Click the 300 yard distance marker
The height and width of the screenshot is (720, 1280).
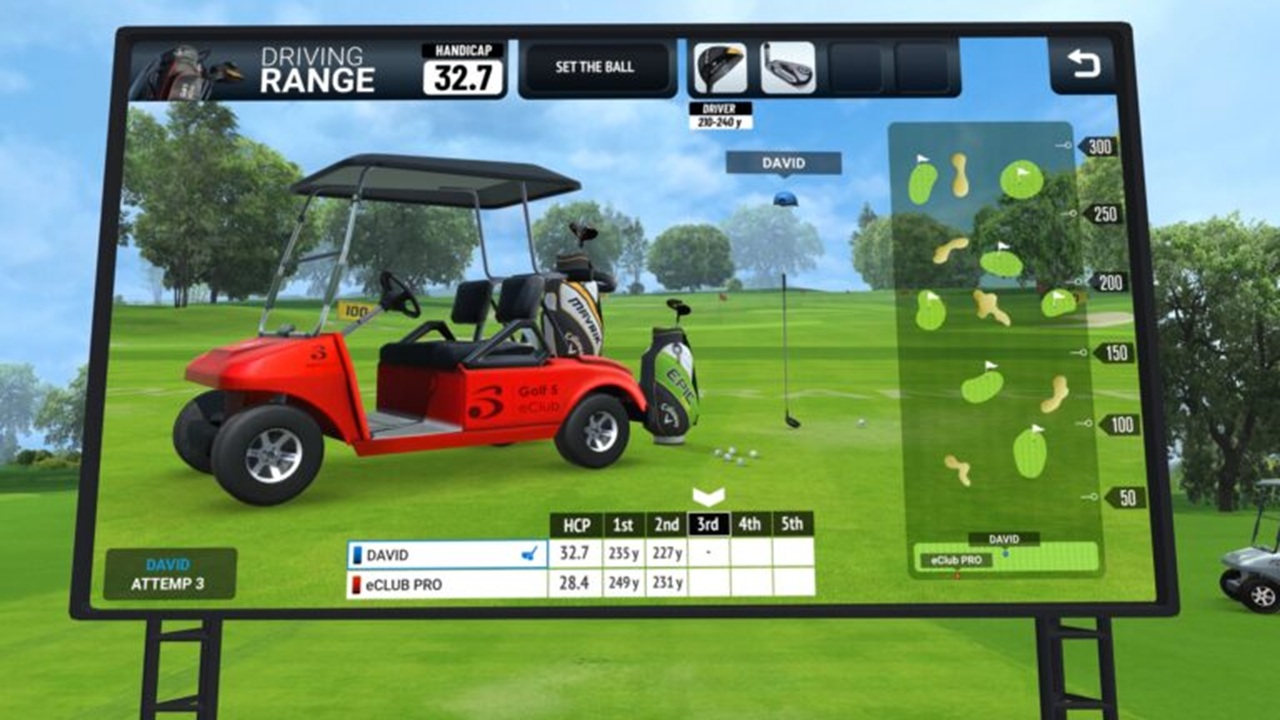click(1098, 146)
